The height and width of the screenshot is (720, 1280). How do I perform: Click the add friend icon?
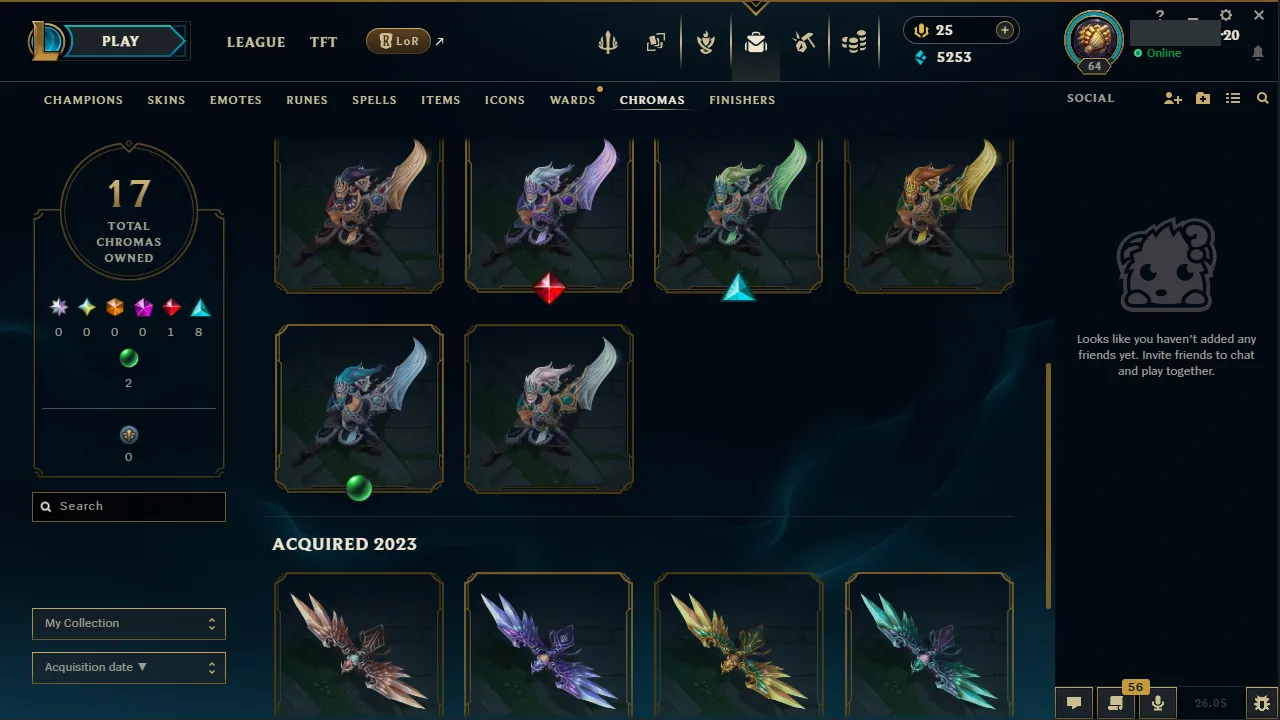1172,98
